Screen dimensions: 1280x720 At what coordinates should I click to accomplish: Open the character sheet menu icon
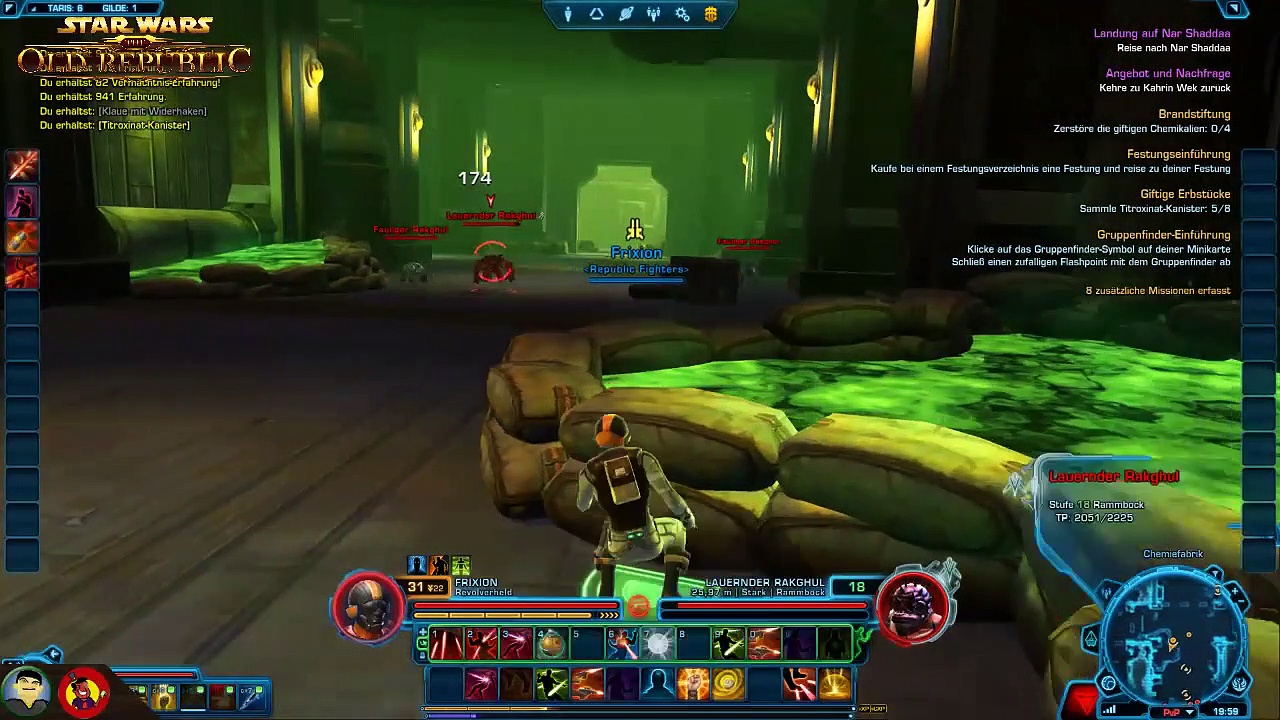(x=568, y=14)
